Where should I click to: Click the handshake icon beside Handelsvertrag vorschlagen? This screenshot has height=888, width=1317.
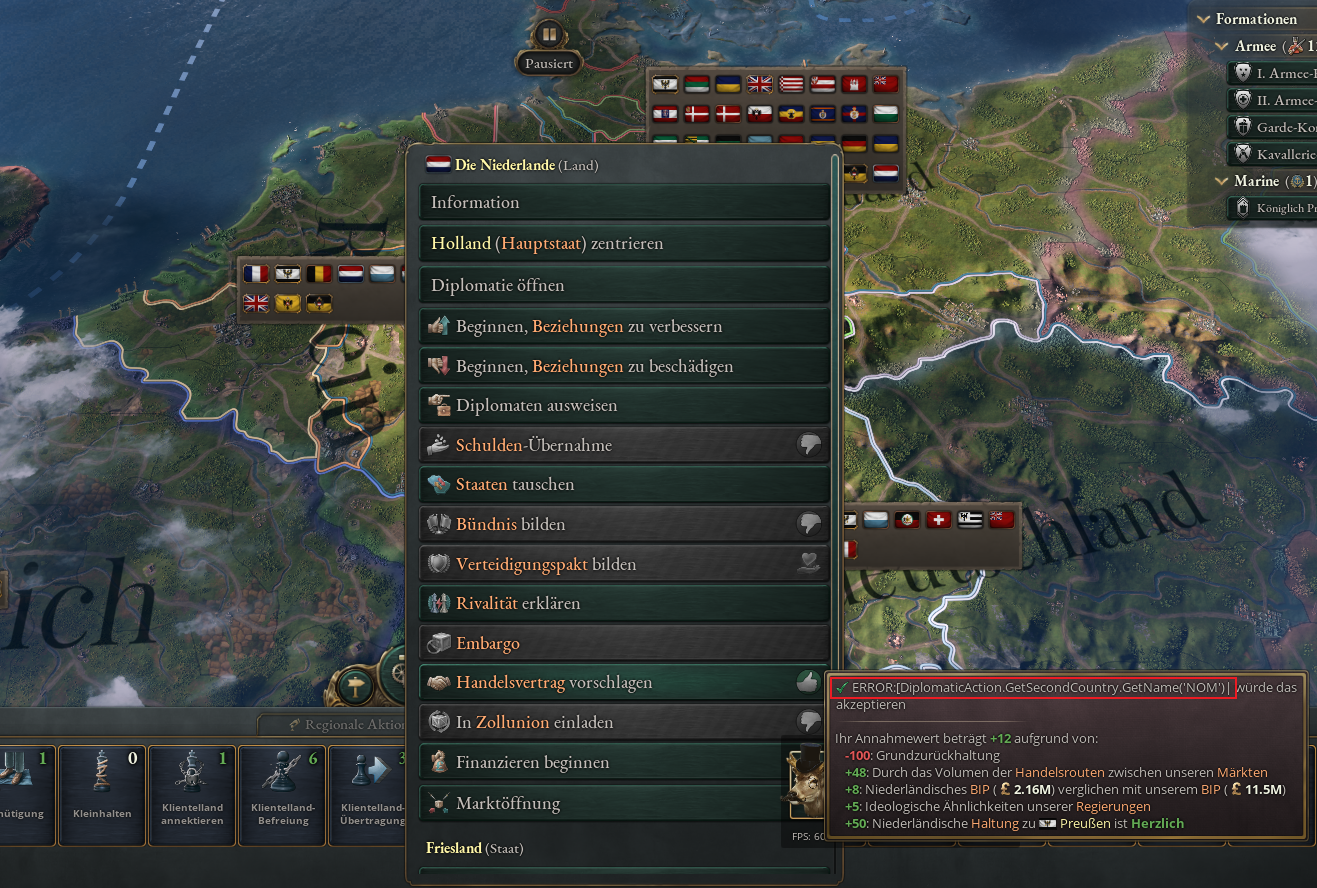[x=437, y=682]
